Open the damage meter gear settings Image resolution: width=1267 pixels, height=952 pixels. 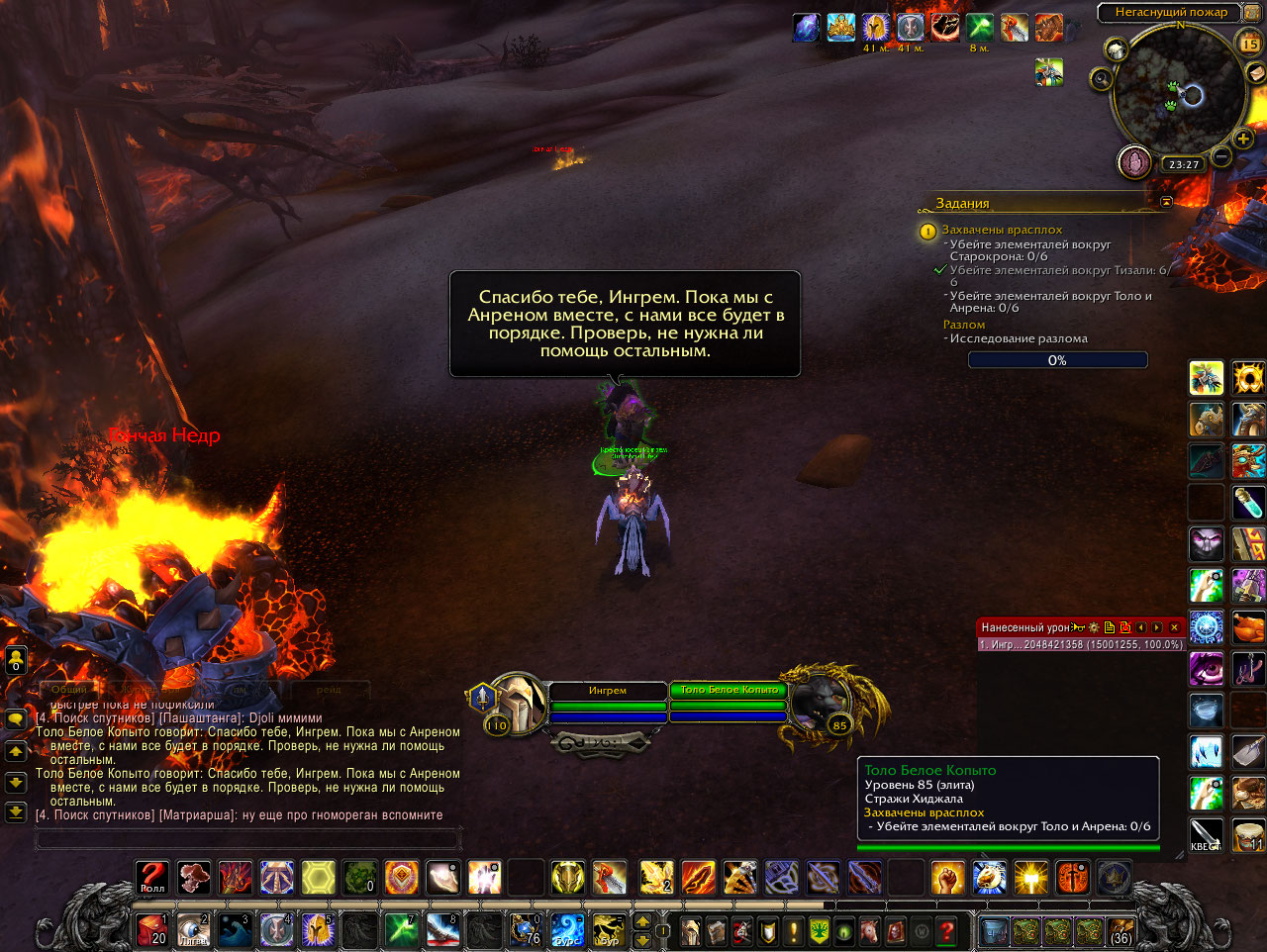tap(1094, 627)
